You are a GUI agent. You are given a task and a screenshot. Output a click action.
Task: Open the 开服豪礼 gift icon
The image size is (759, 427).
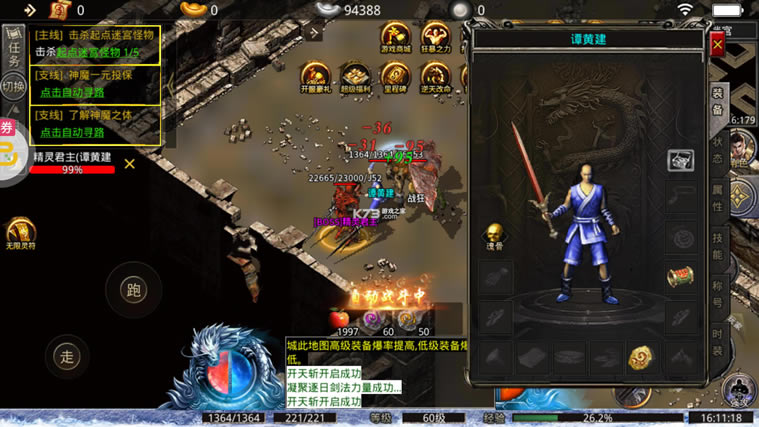(315, 75)
